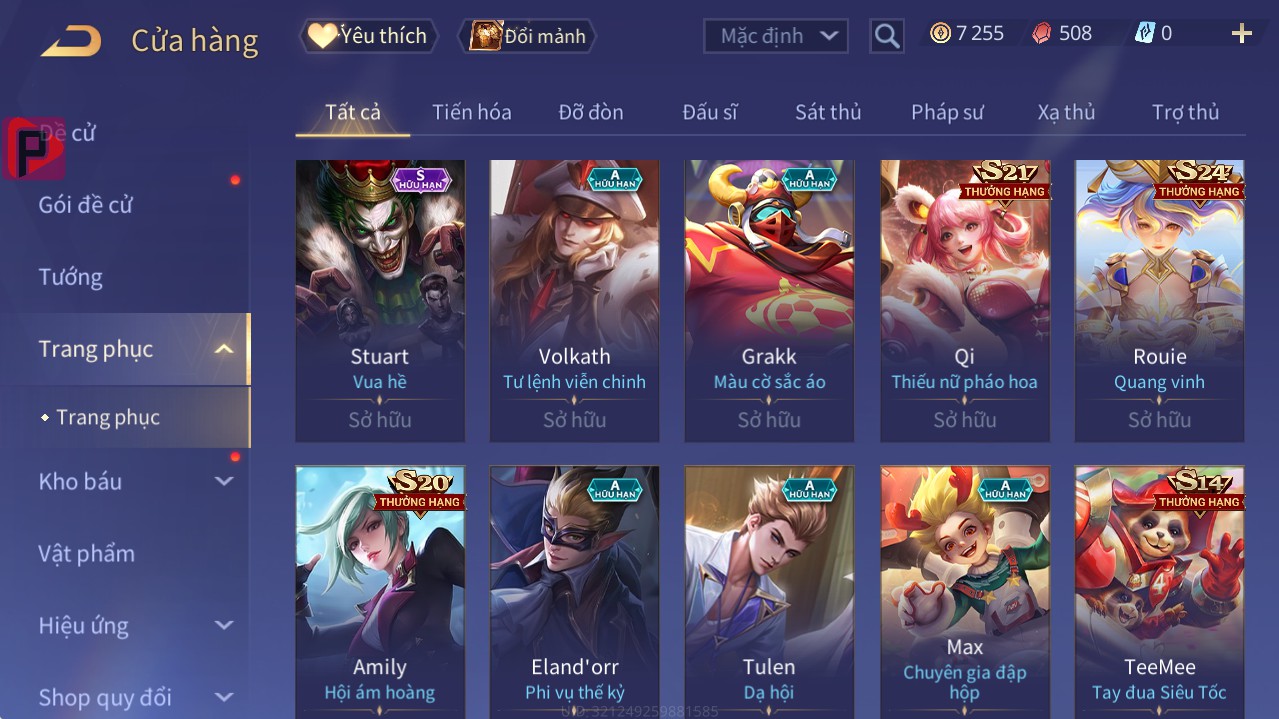Open the Mặc định sort dropdown
1279x719 pixels.
pyautogui.click(x=776, y=36)
